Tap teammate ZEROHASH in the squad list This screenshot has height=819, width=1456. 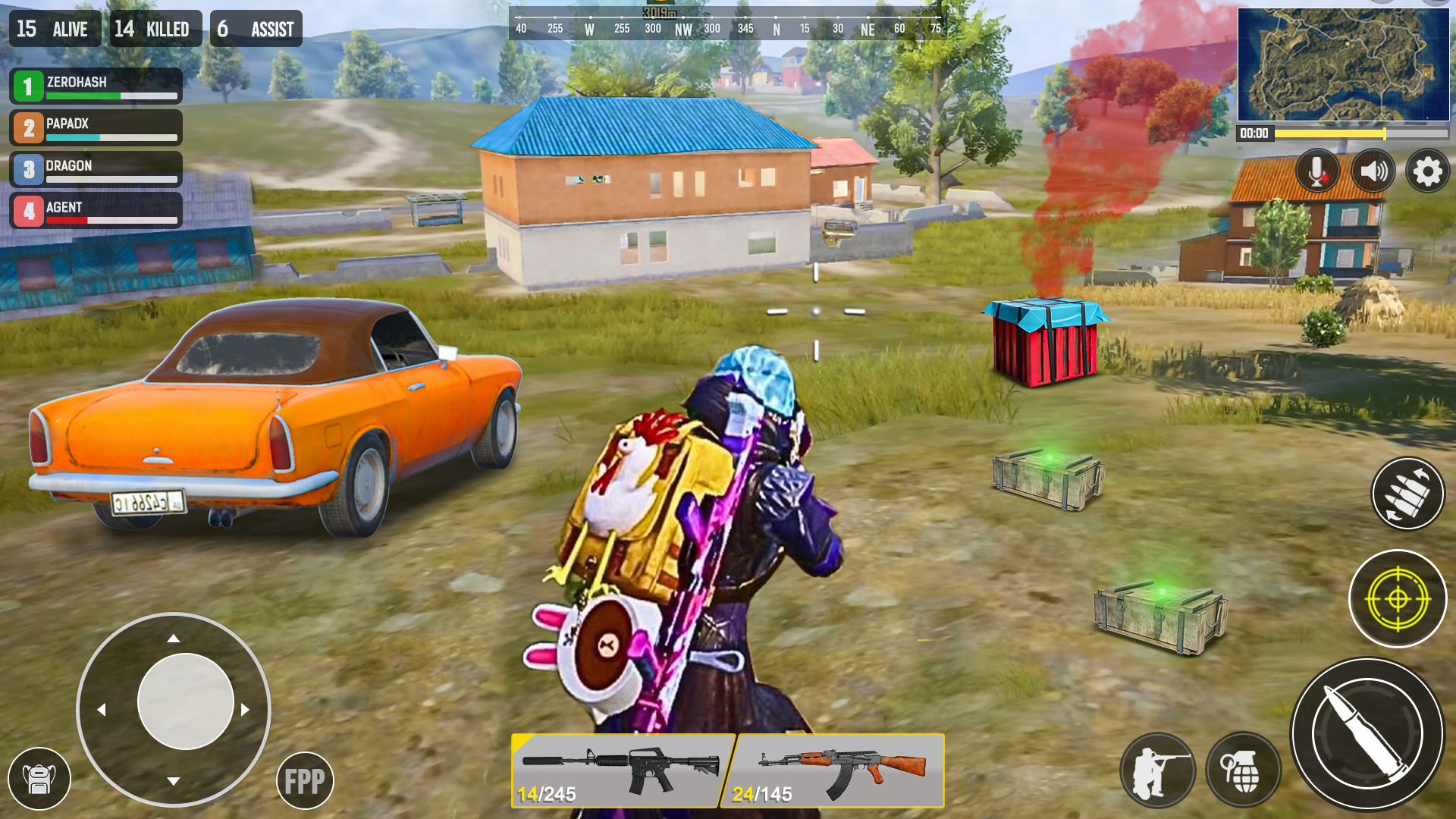(x=95, y=86)
